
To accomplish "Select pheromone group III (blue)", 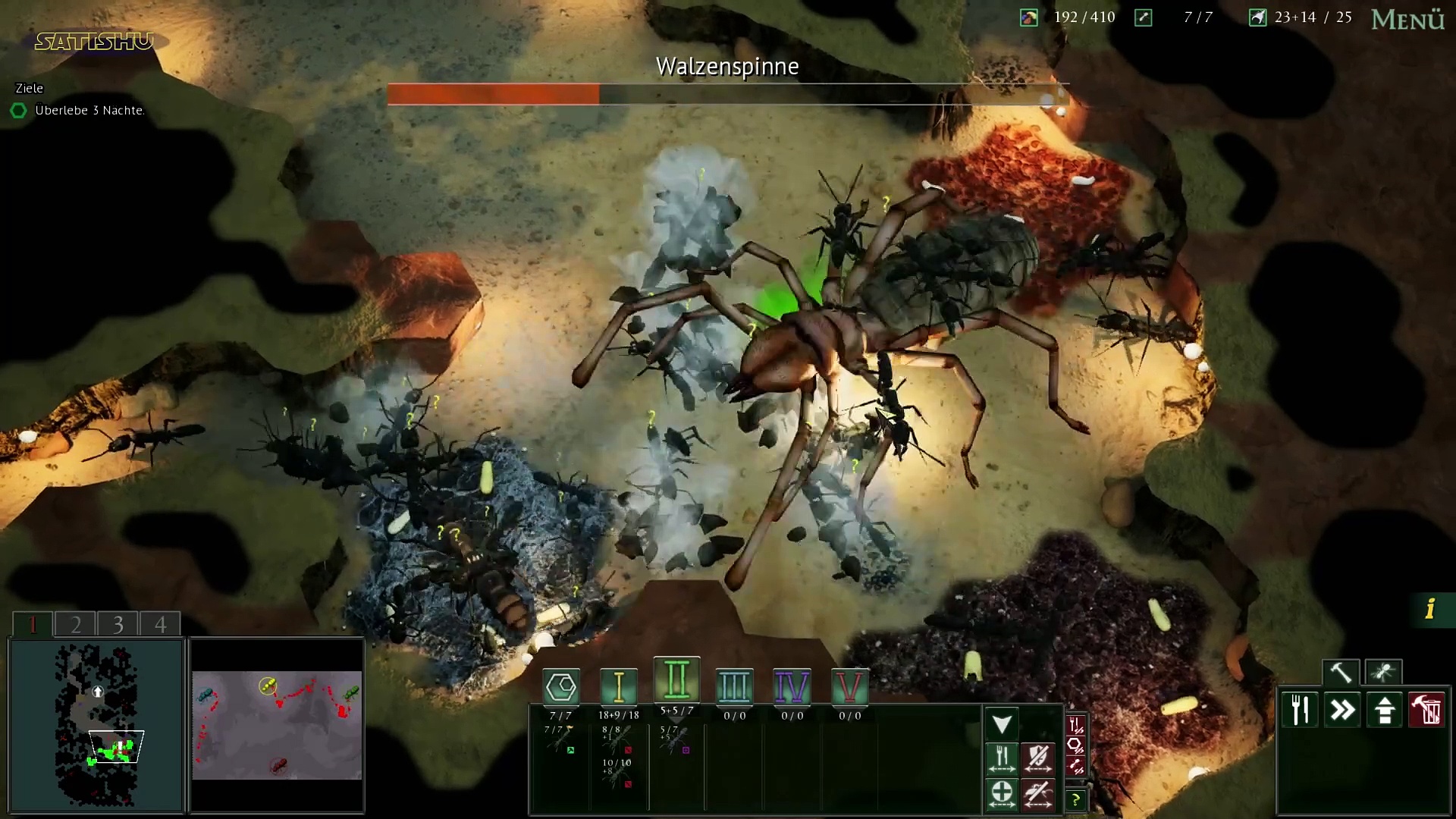I will point(734,687).
